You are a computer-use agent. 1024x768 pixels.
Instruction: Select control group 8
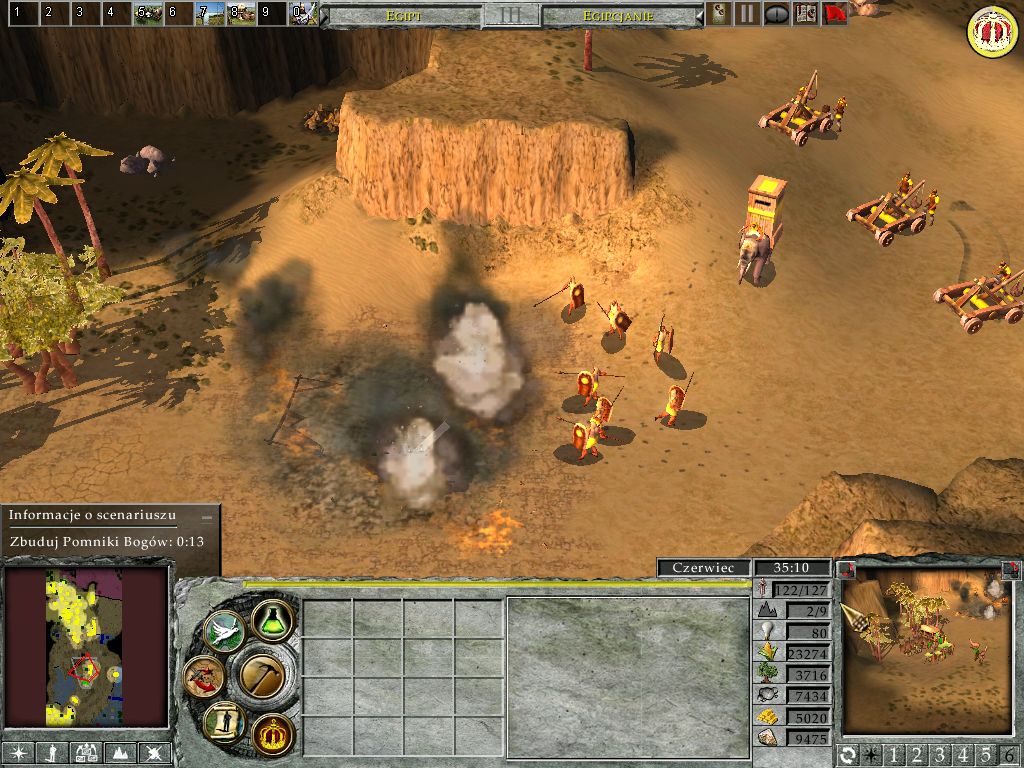click(x=241, y=14)
